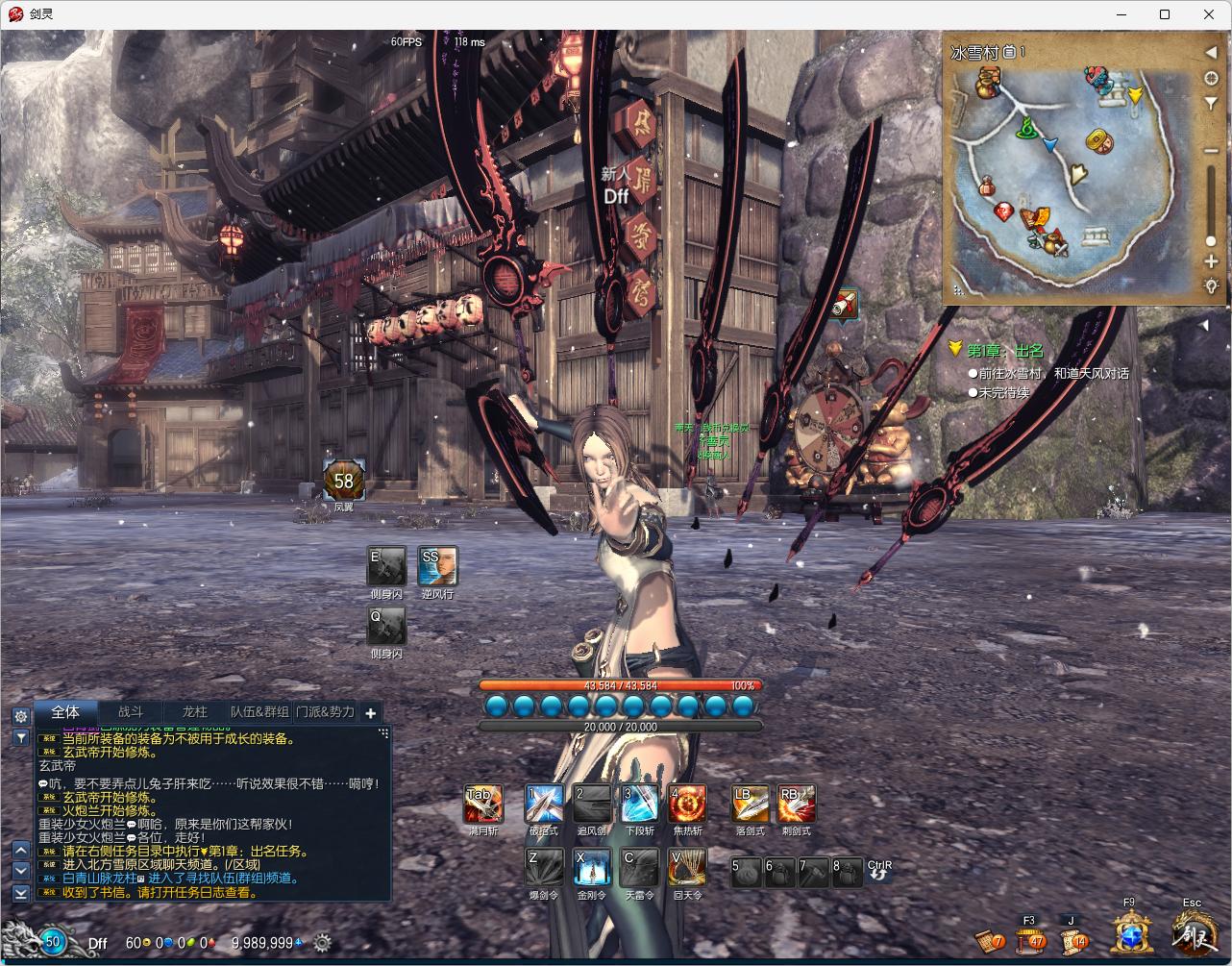The height and width of the screenshot is (966, 1232).
Task: Activate the 回天令 skill icon
Action: pyautogui.click(x=687, y=867)
